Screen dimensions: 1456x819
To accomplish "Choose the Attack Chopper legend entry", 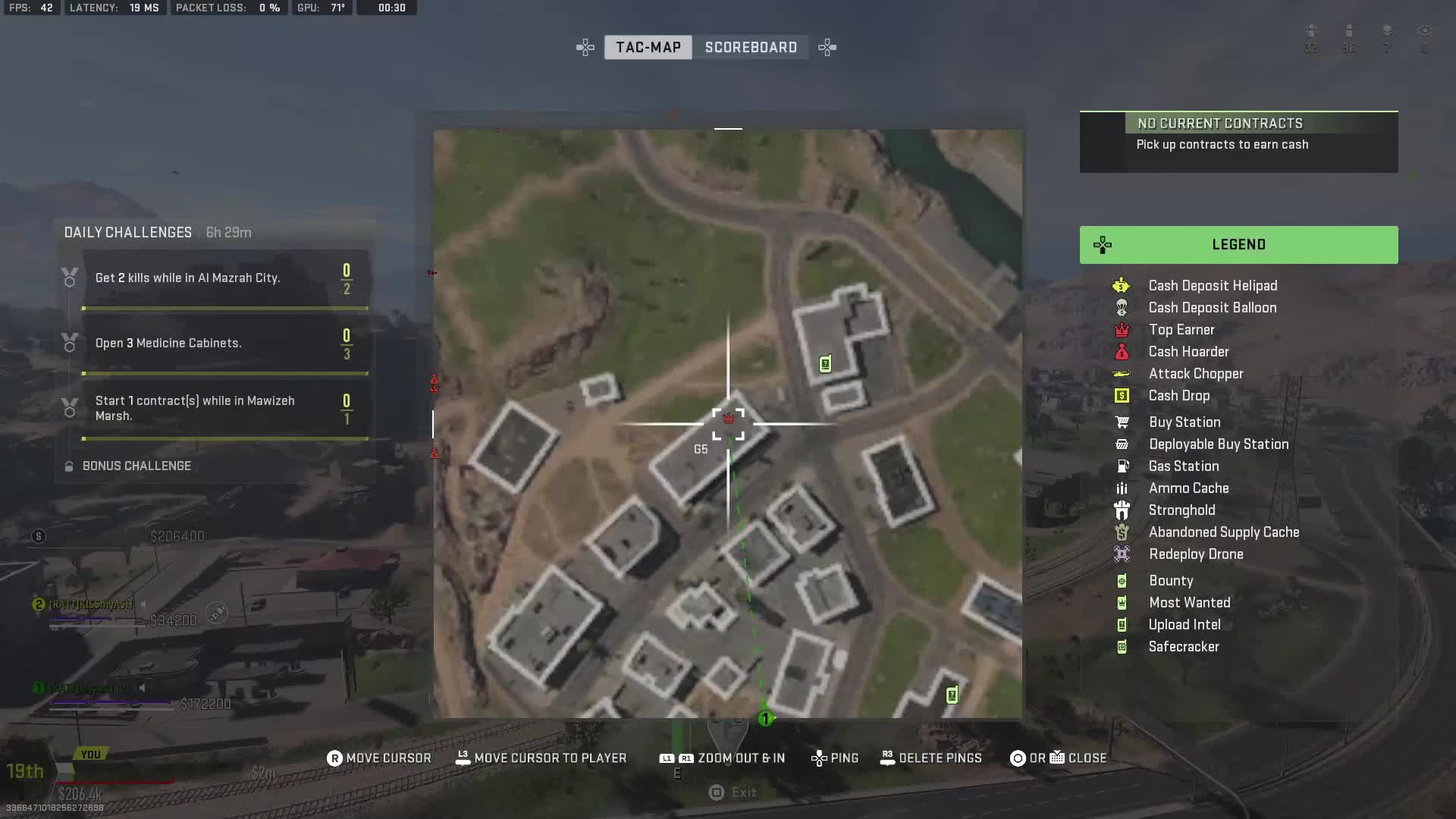I will [1195, 374].
